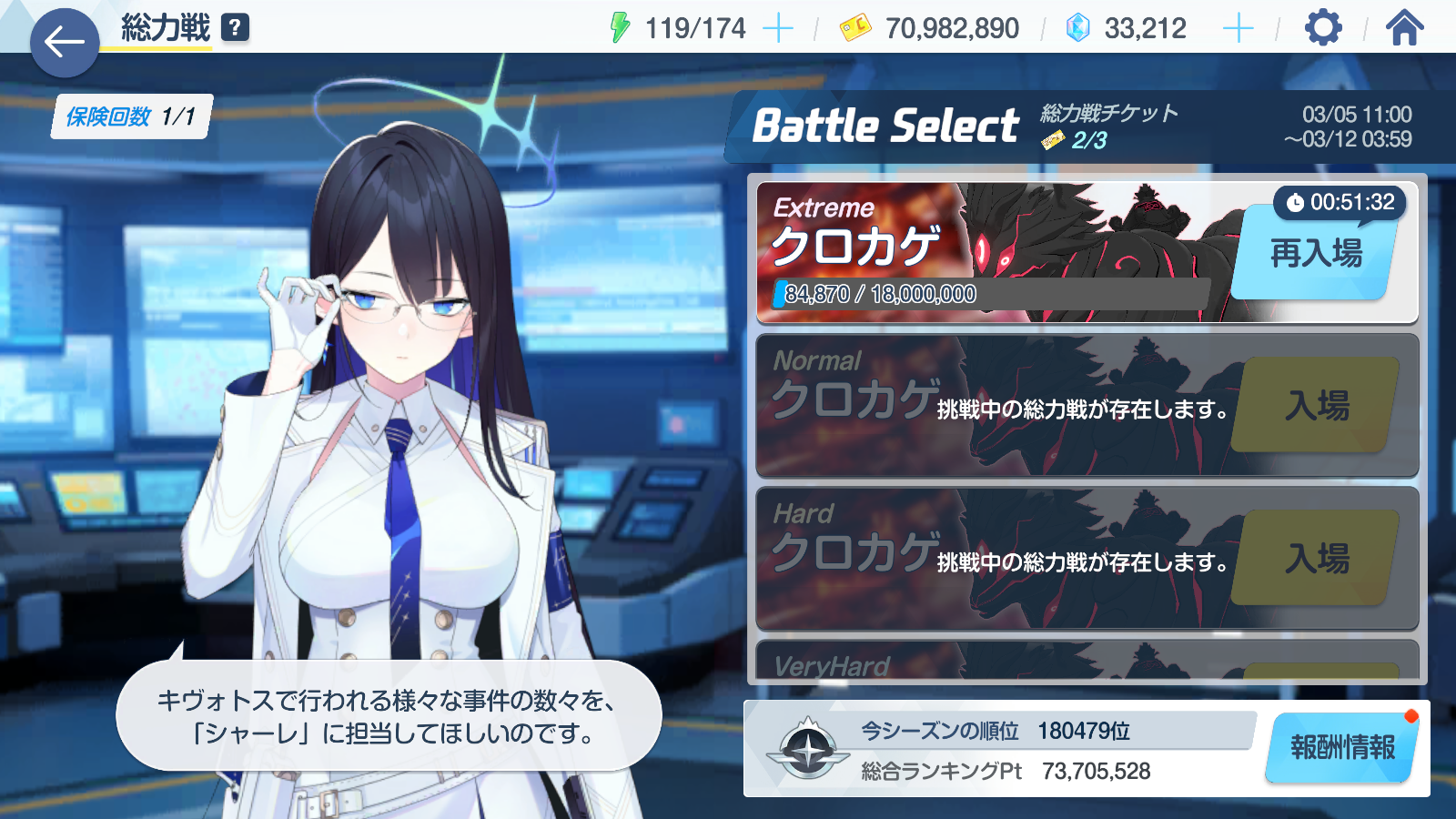Go back with the arrow button
Screen dimensions: 1456x819
65,42
